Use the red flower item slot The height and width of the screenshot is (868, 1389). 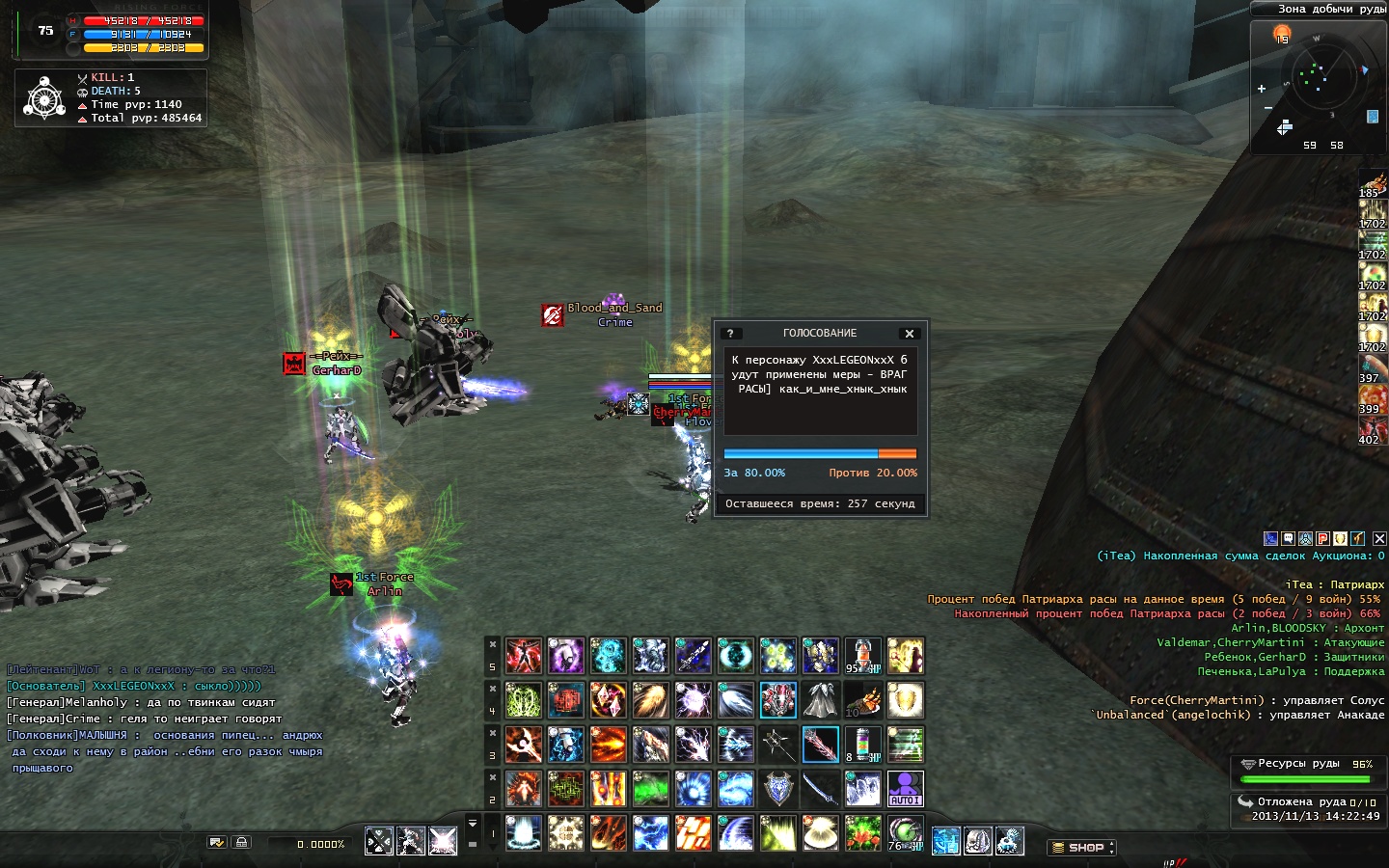point(862,832)
